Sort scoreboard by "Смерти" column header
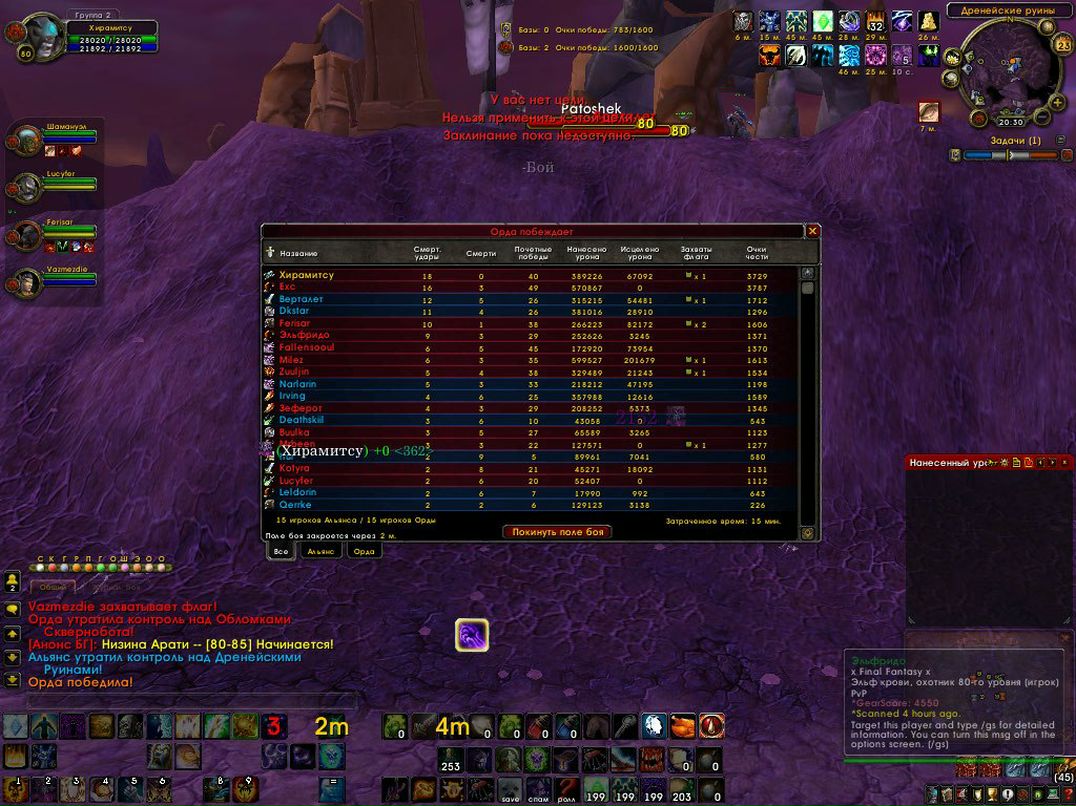 pos(481,253)
